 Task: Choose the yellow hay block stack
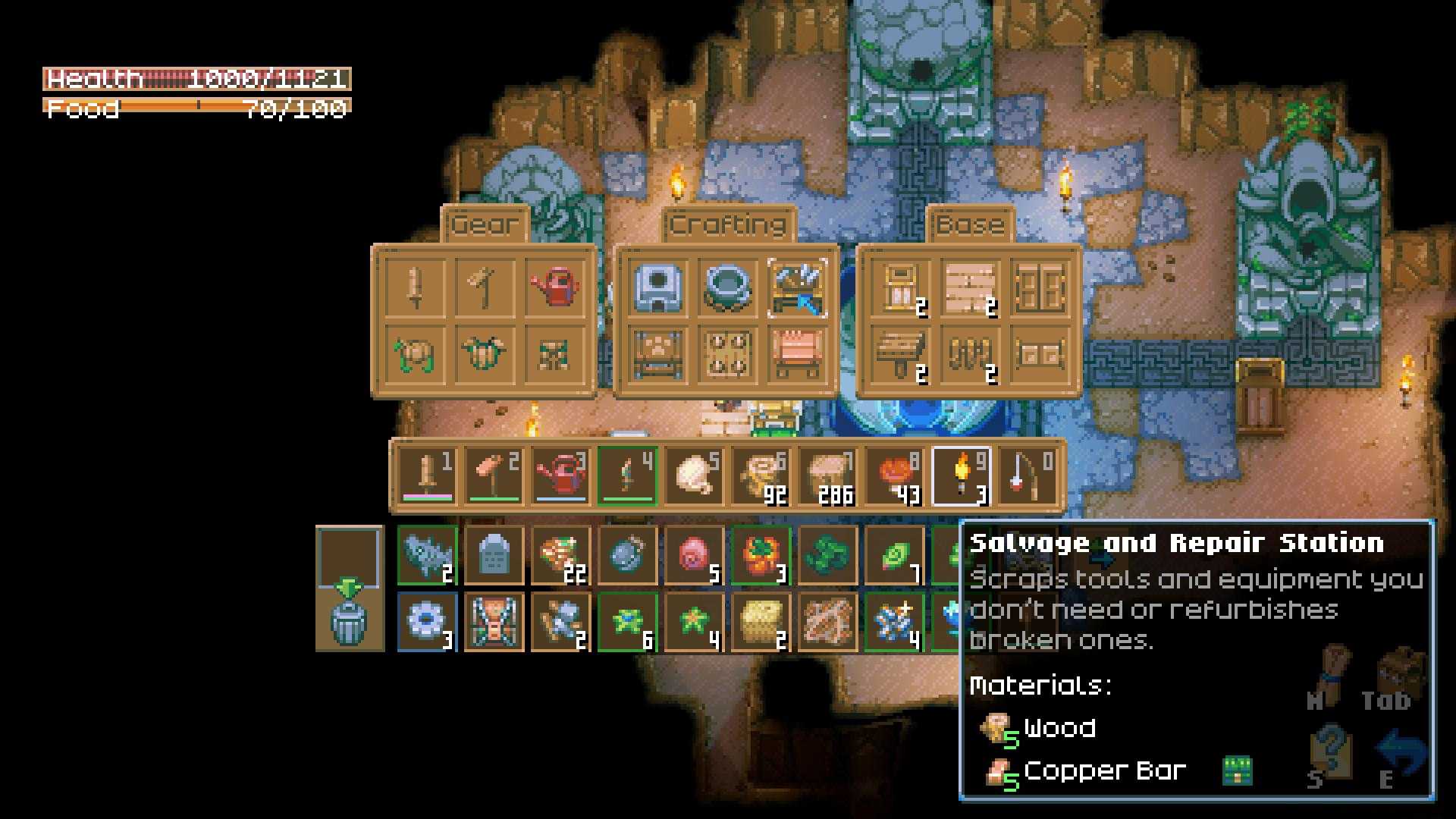[x=761, y=623]
